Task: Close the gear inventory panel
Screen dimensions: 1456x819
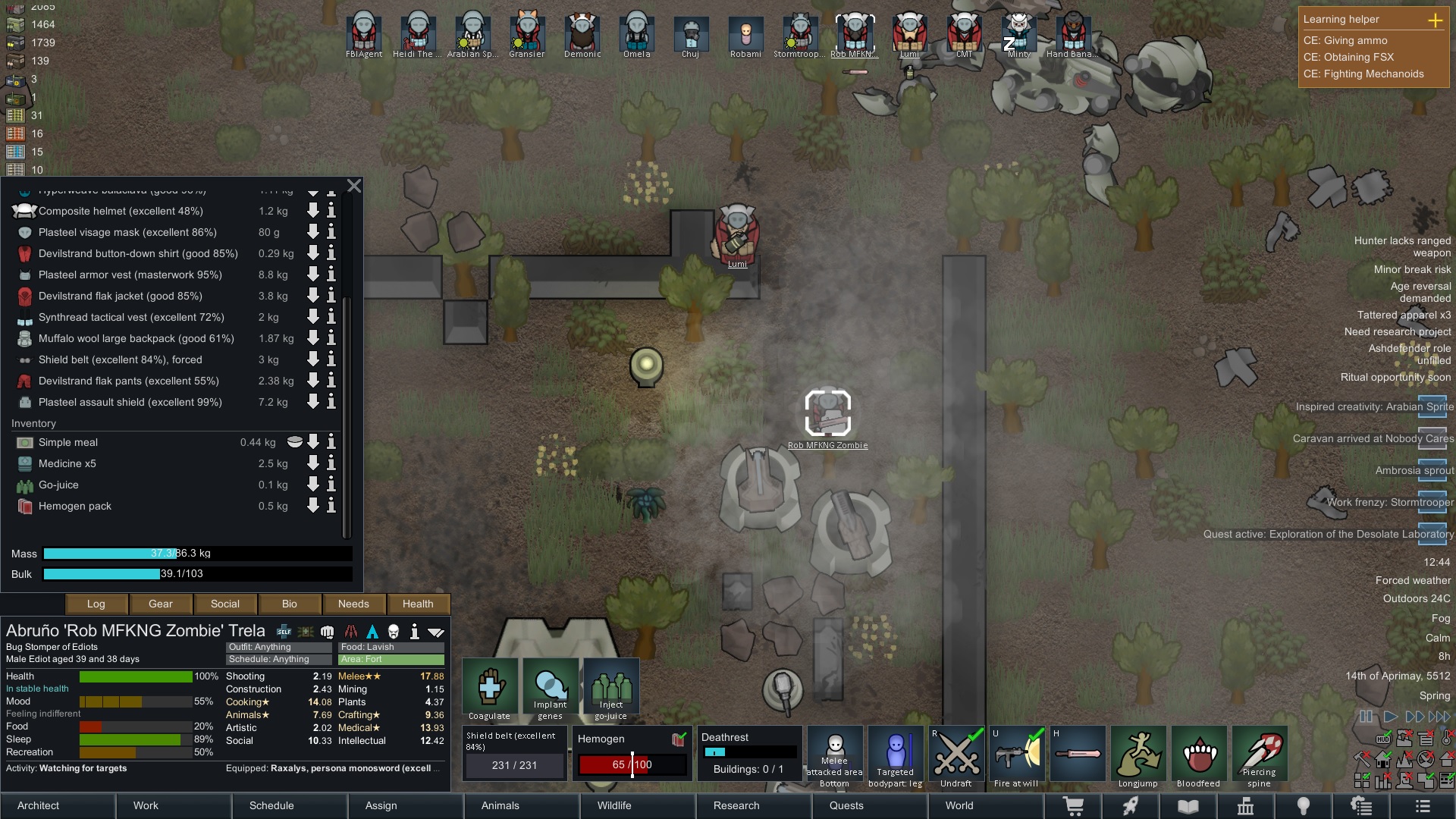Action: (x=353, y=186)
